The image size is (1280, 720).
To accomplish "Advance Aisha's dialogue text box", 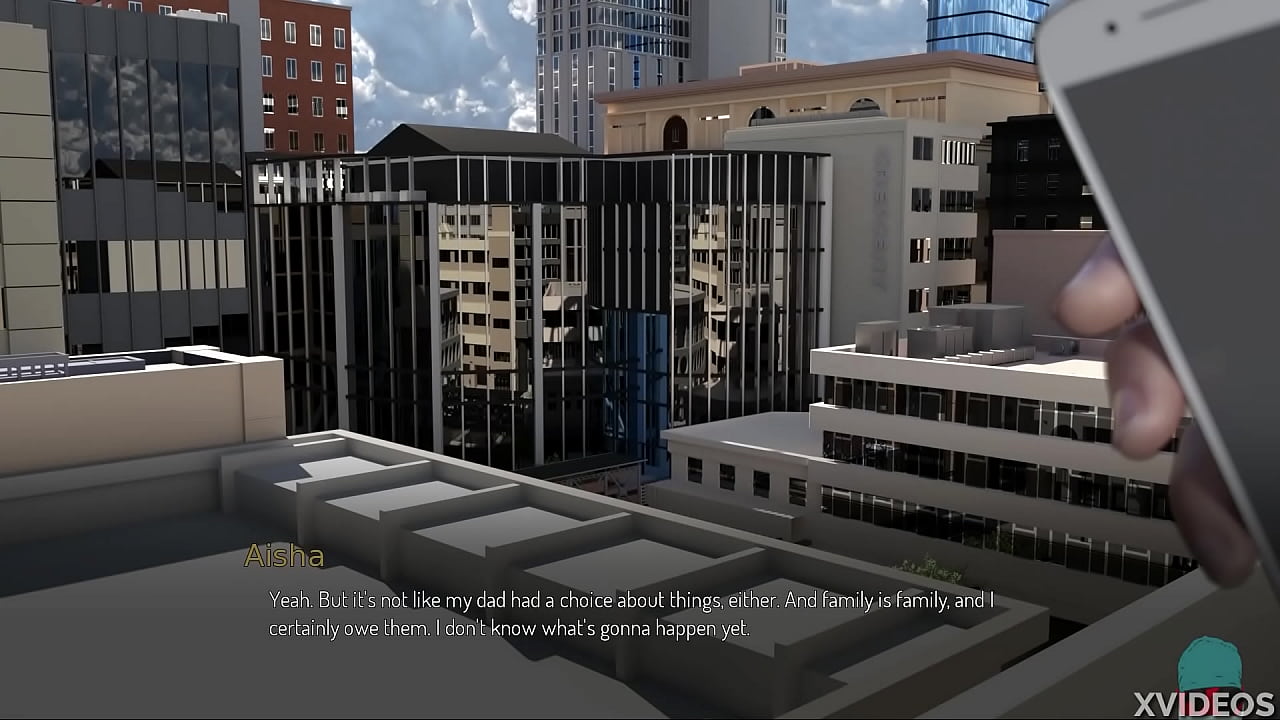I will click(x=630, y=614).
